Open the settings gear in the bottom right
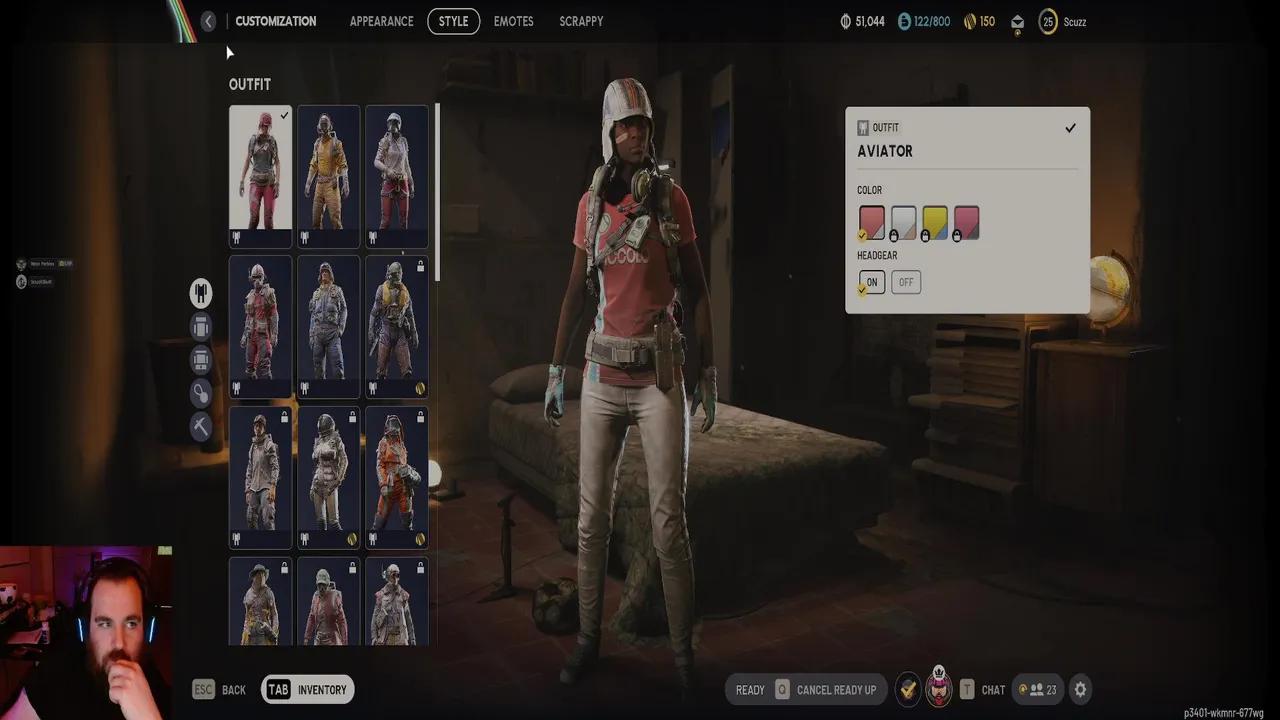 1080,689
